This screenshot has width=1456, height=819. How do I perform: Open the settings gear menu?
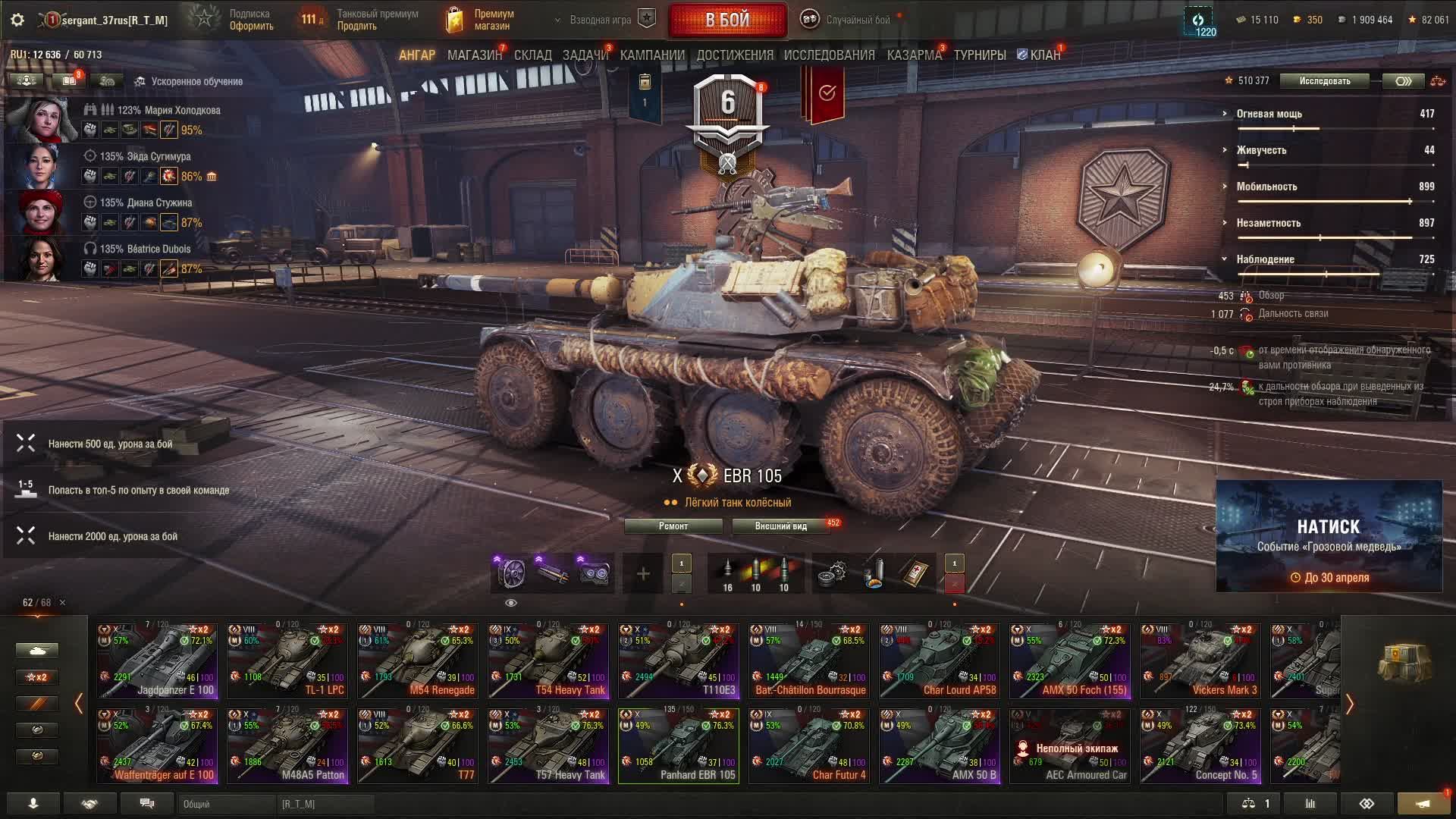tap(17, 20)
